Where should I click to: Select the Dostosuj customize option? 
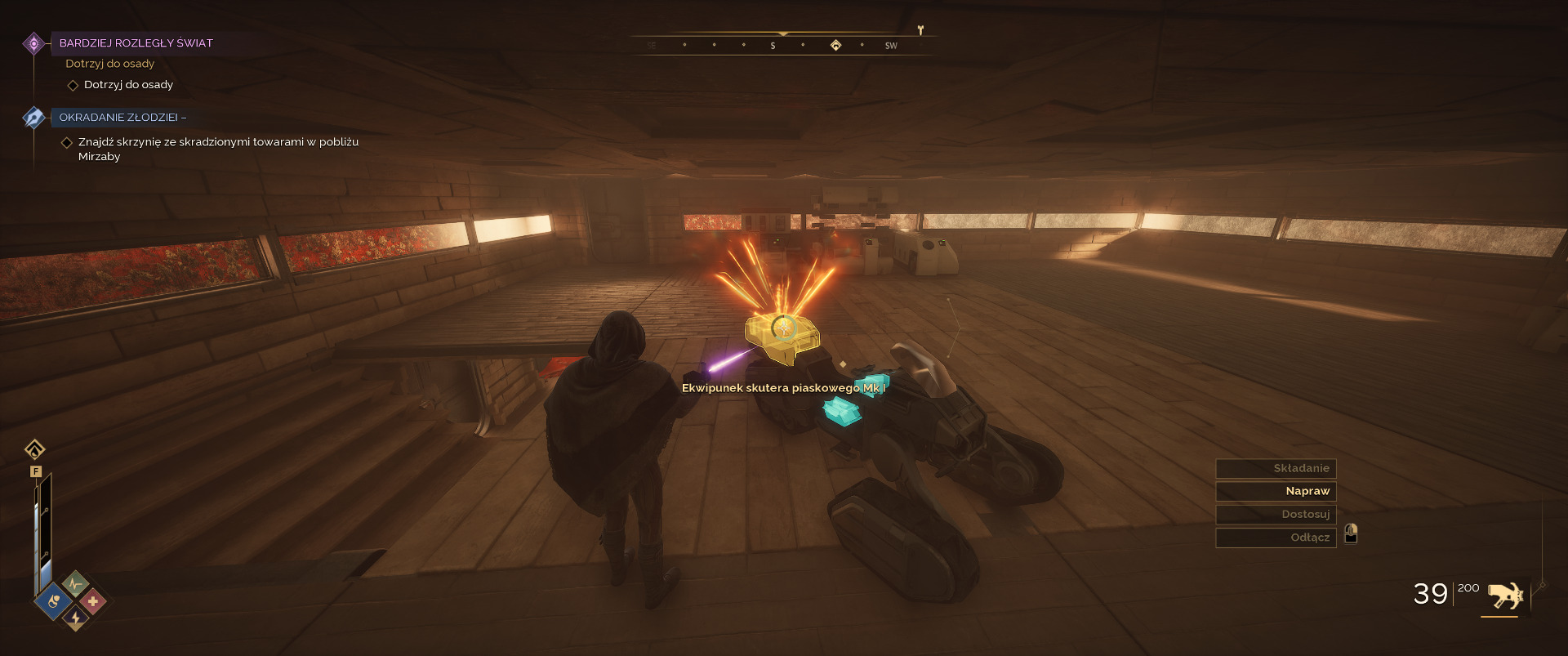(x=1276, y=514)
